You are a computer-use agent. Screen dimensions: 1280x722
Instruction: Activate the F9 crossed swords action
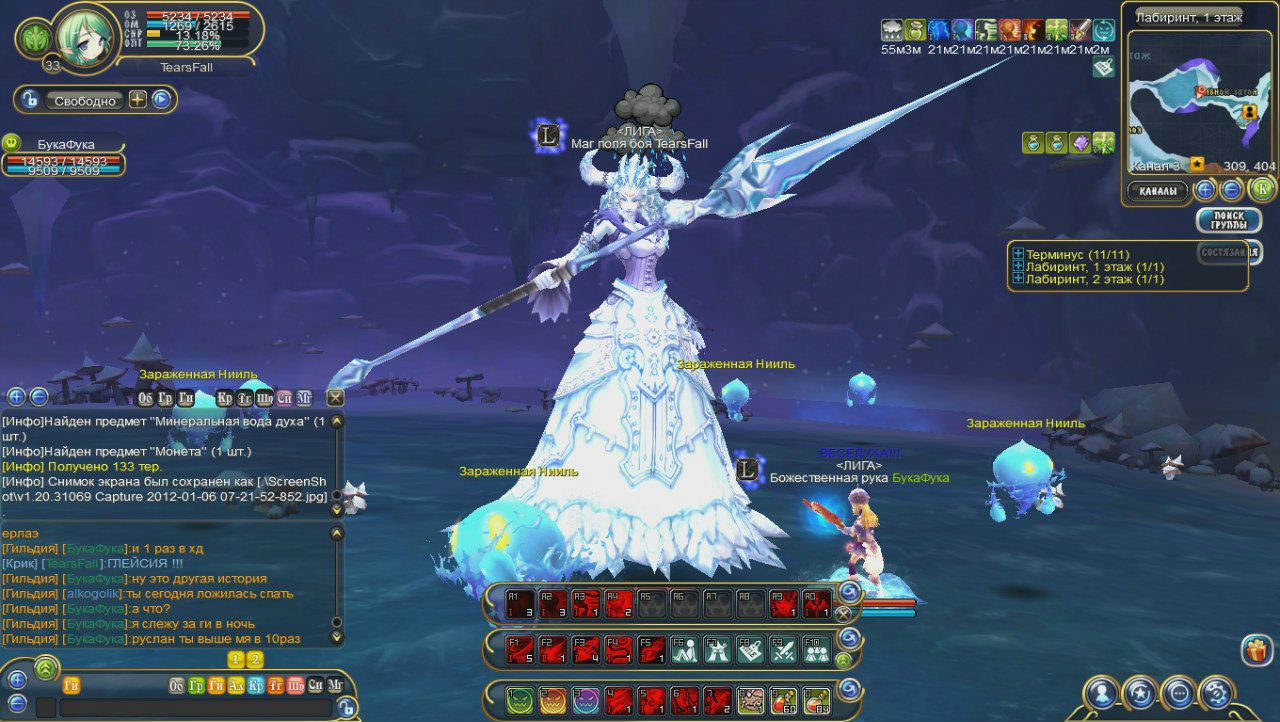pos(783,650)
